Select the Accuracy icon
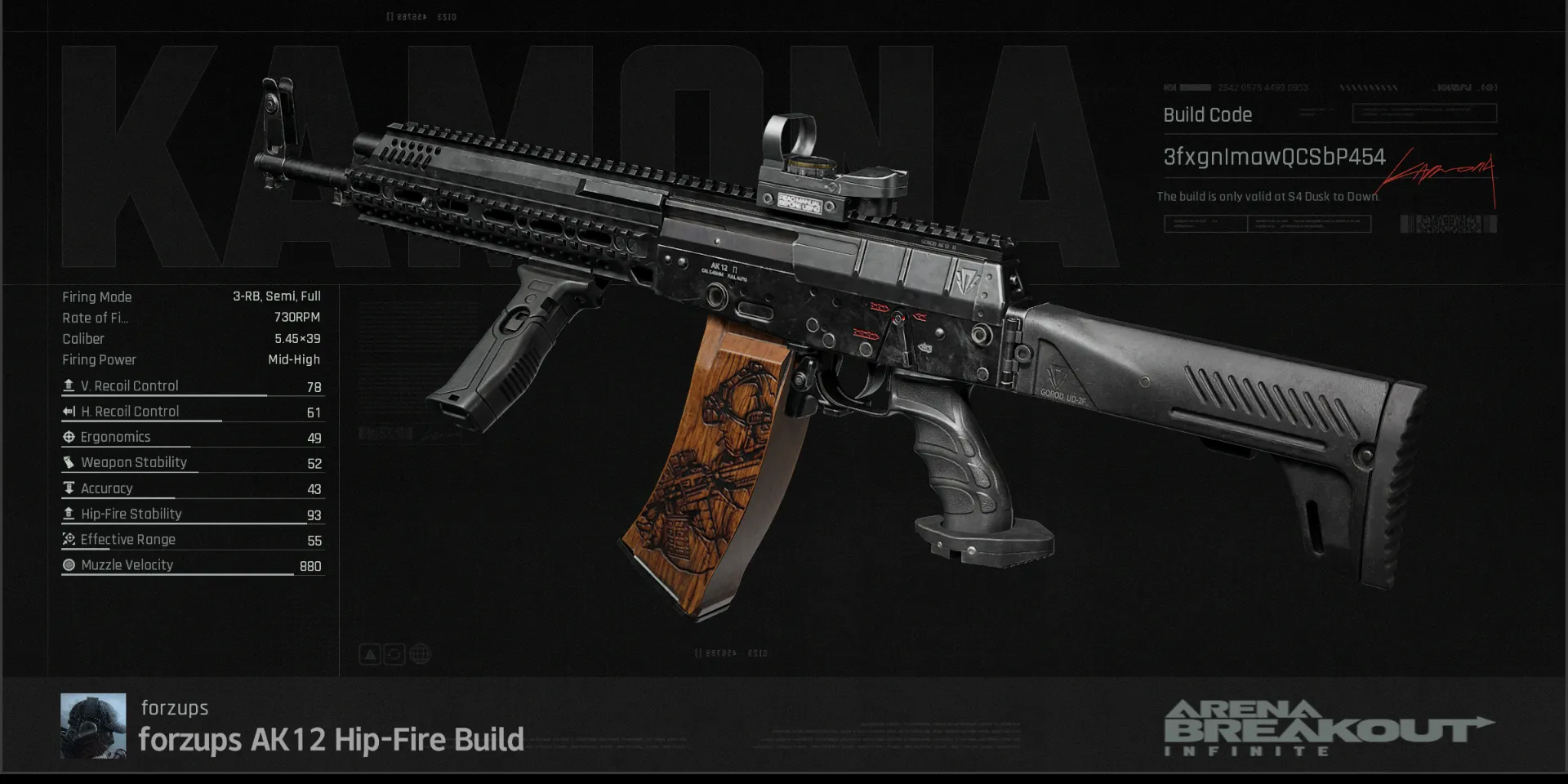The height and width of the screenshot is (784, 1568). pyautogui.click(x=69, y=488)
